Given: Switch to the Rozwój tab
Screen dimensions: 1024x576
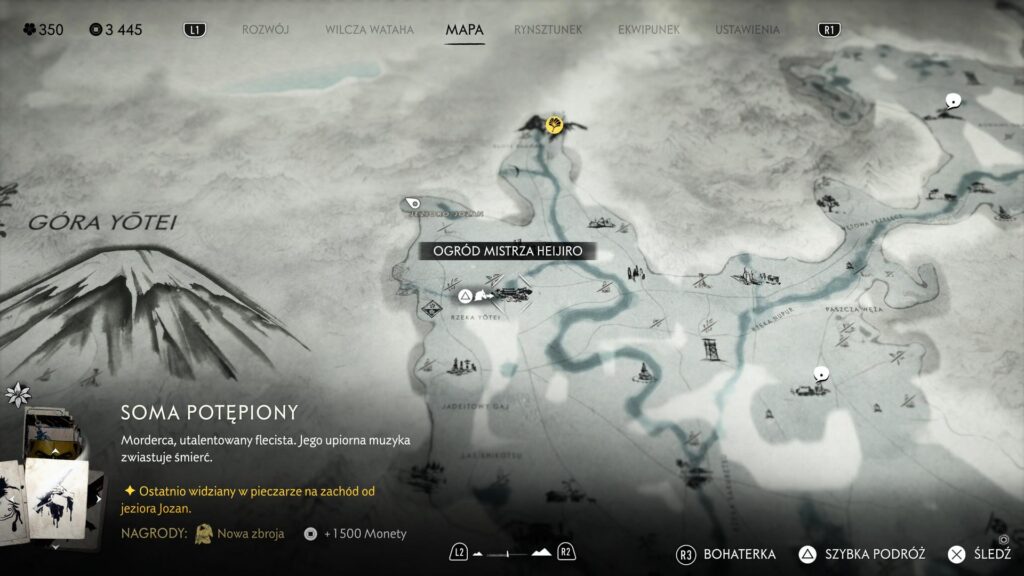Looking at the screenshot, I should [265, 30].
